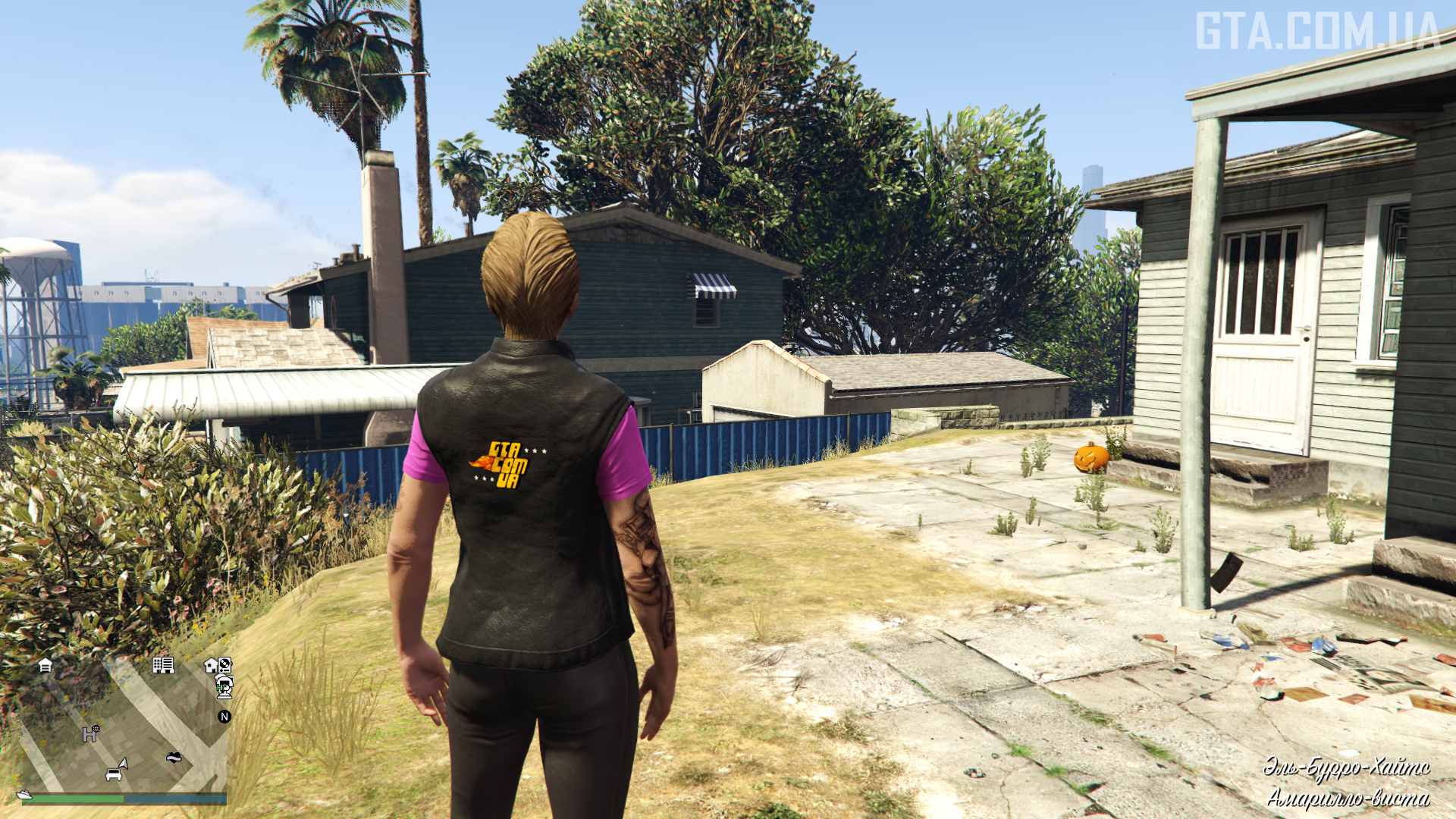Click the white house blip on minimap
The height and width of the screenshot is (819, 1456).
click(211, 666)
